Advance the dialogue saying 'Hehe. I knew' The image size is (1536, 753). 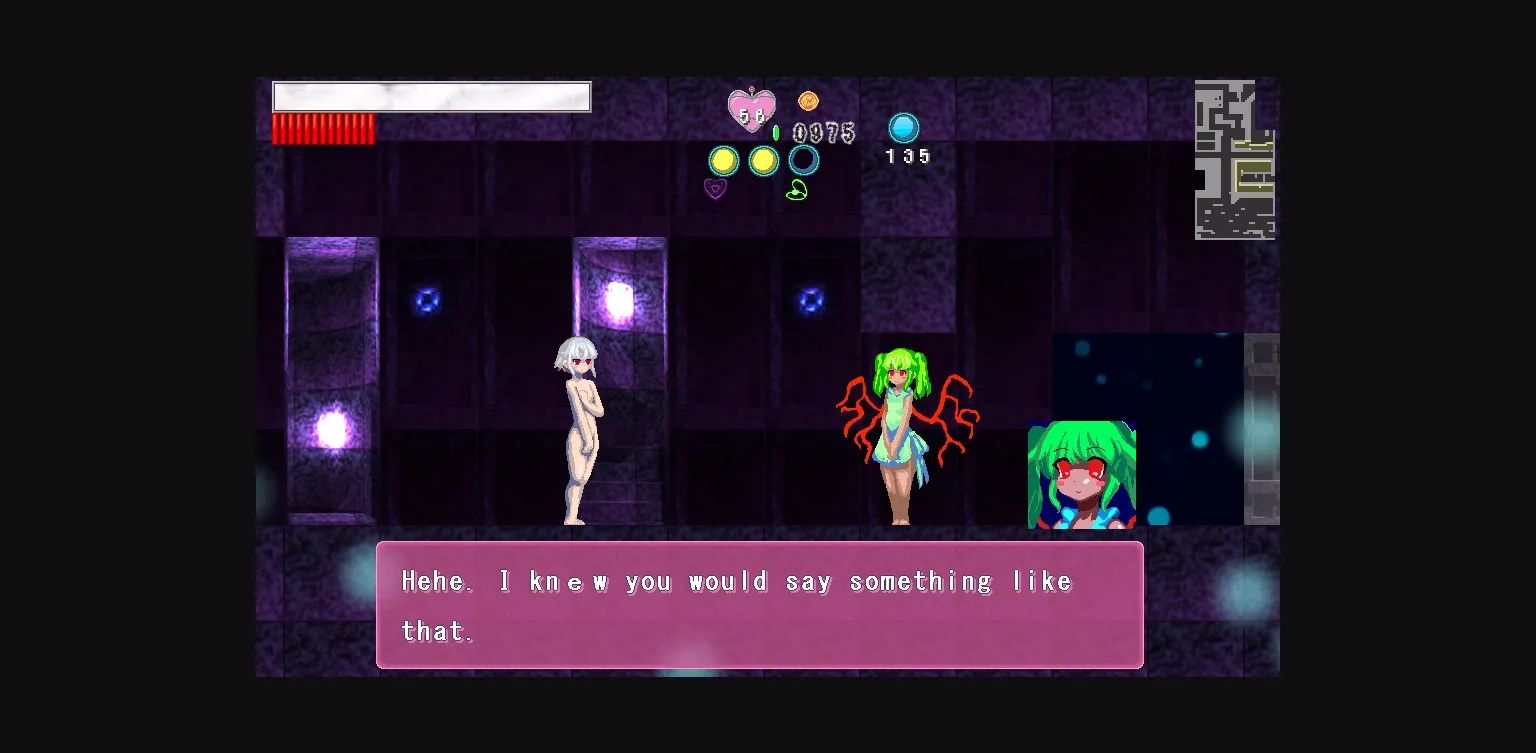pos(758,604)
